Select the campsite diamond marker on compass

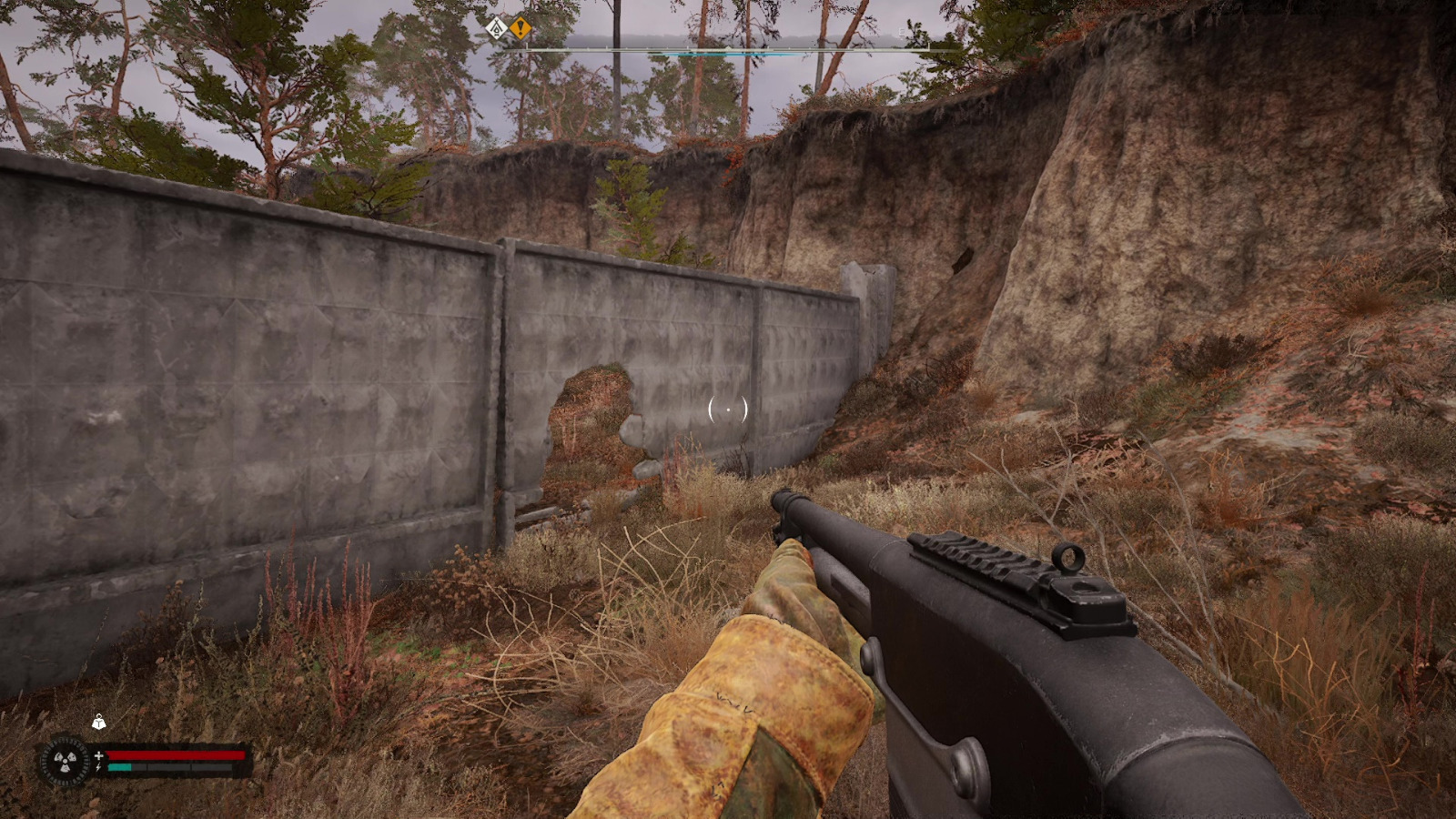tap(496, 28)
